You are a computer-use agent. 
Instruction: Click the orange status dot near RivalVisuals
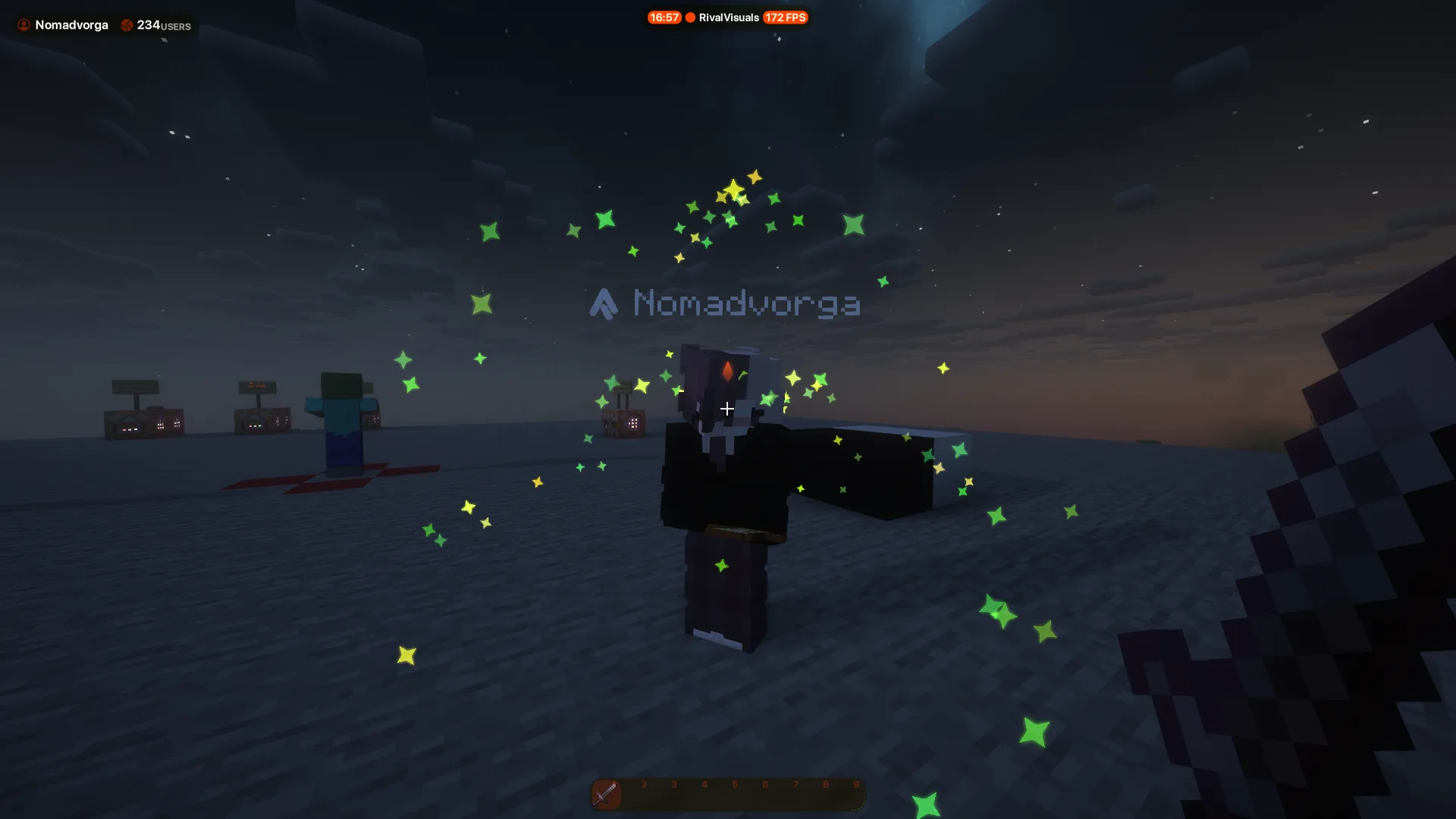689,17
